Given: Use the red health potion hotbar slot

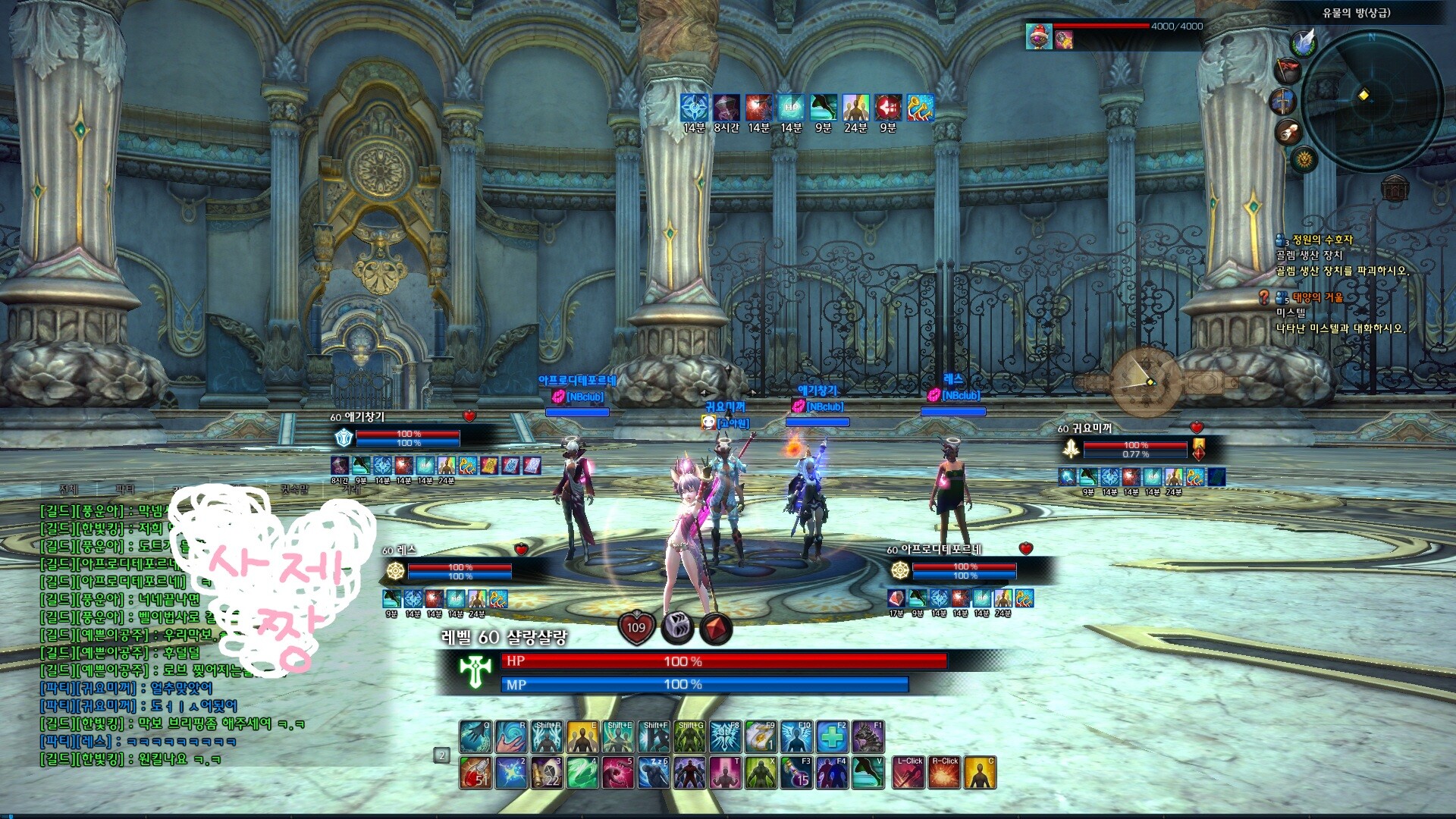Looking at the screenshot, I should (475, 773).
